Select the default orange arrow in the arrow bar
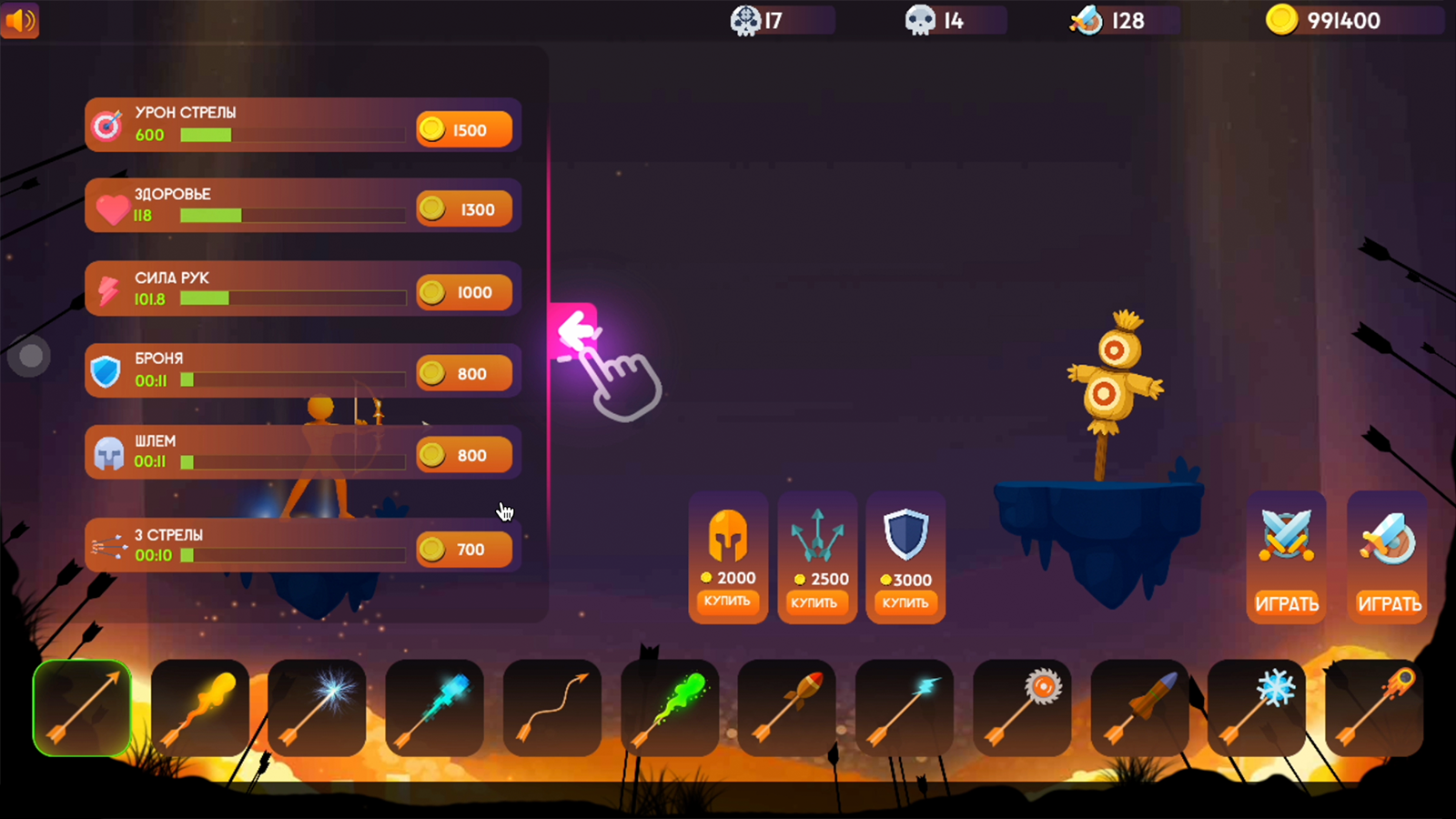The height and width of the screenshot is (819, 1456). click(x=82, y=708)
